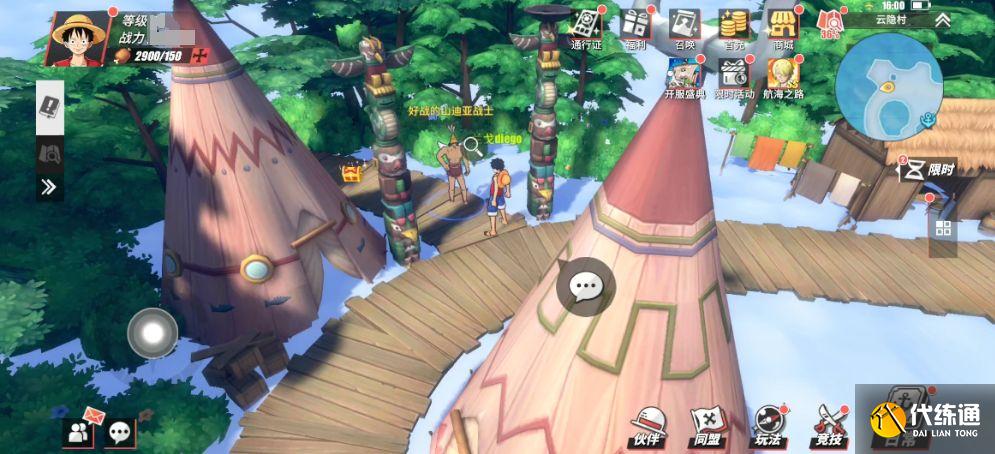Open 限时活动 limited-time events
The image size is (995, 454).
(x=734, y=78)
